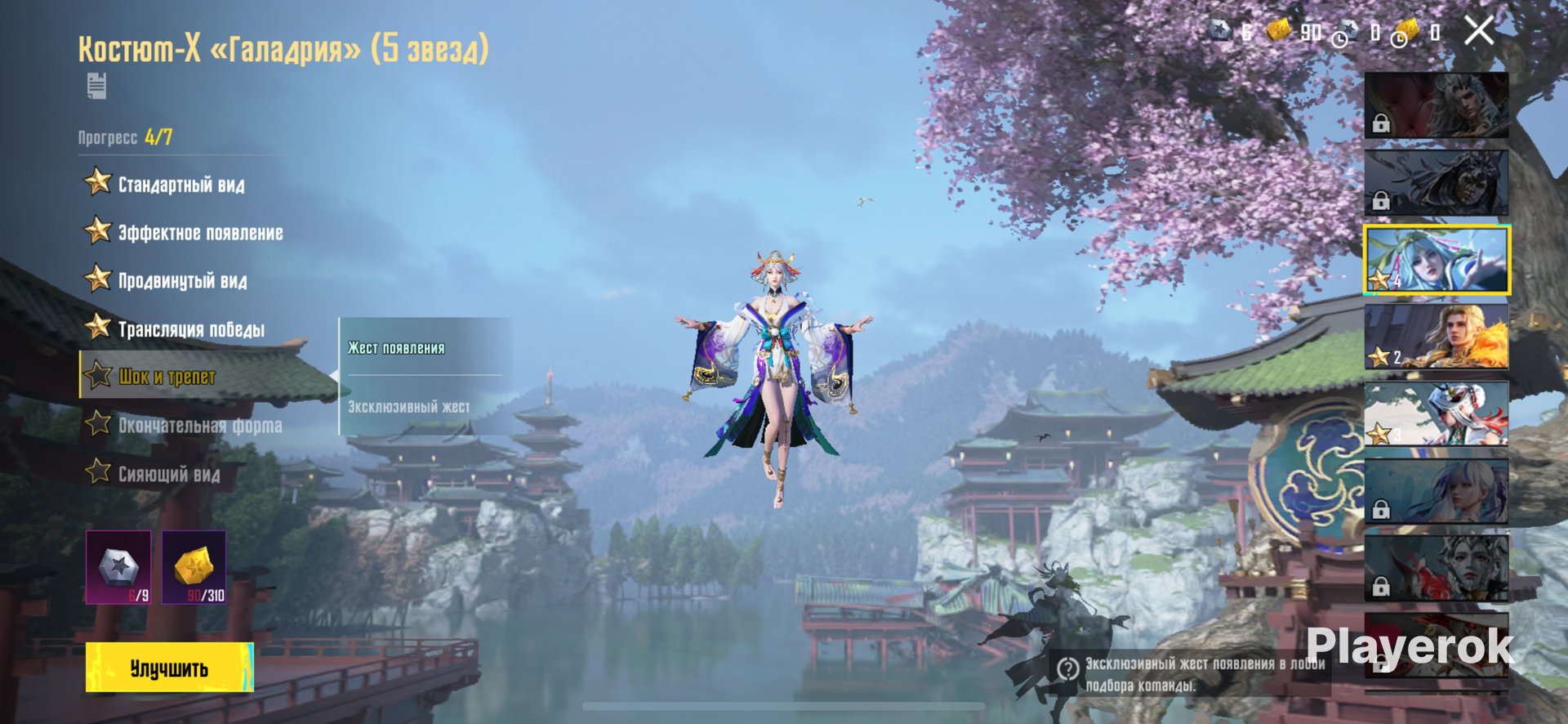Open the «Продвинутый вид» level
1568x724 pixels.
coord(182,281)
